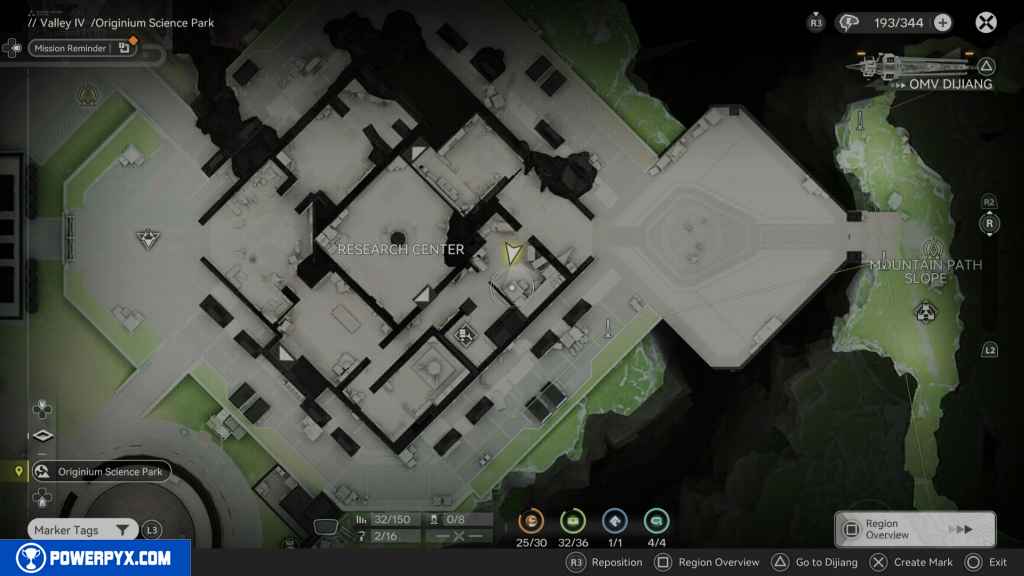Select the Originium Science Park location entry
The height and width of the screenshot is (576, 1024).
point(100,472)
